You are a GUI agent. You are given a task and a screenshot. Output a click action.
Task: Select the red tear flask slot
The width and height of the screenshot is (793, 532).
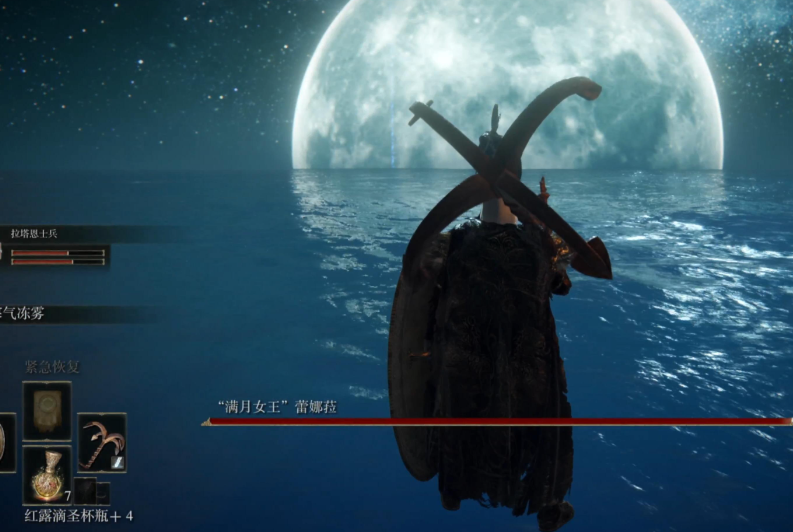coord(47,475)
